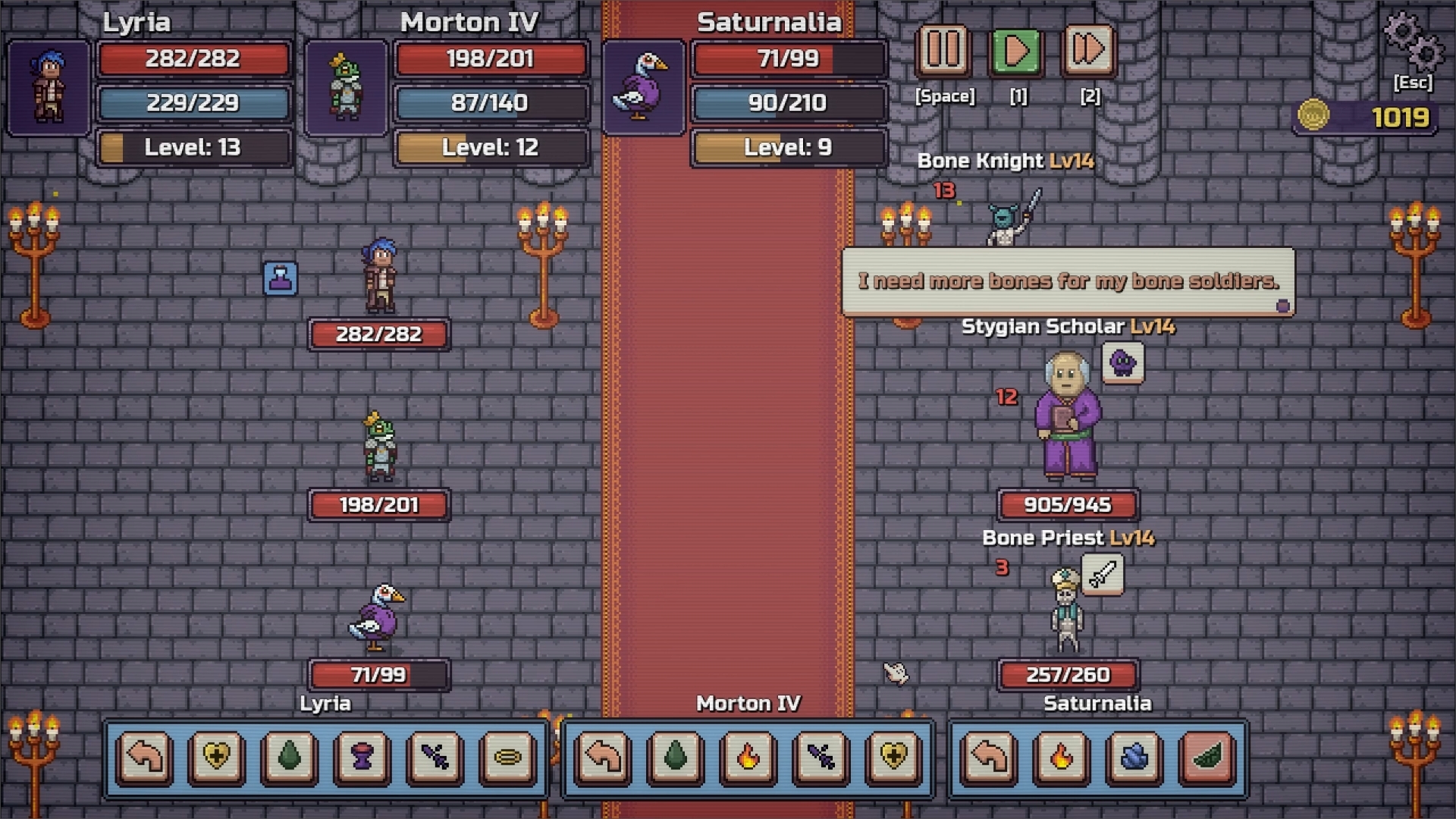The width and height of the screenshot is (1456, 819).
Task: Cast Lyria's golden ring ability
Action: [507, 757]
